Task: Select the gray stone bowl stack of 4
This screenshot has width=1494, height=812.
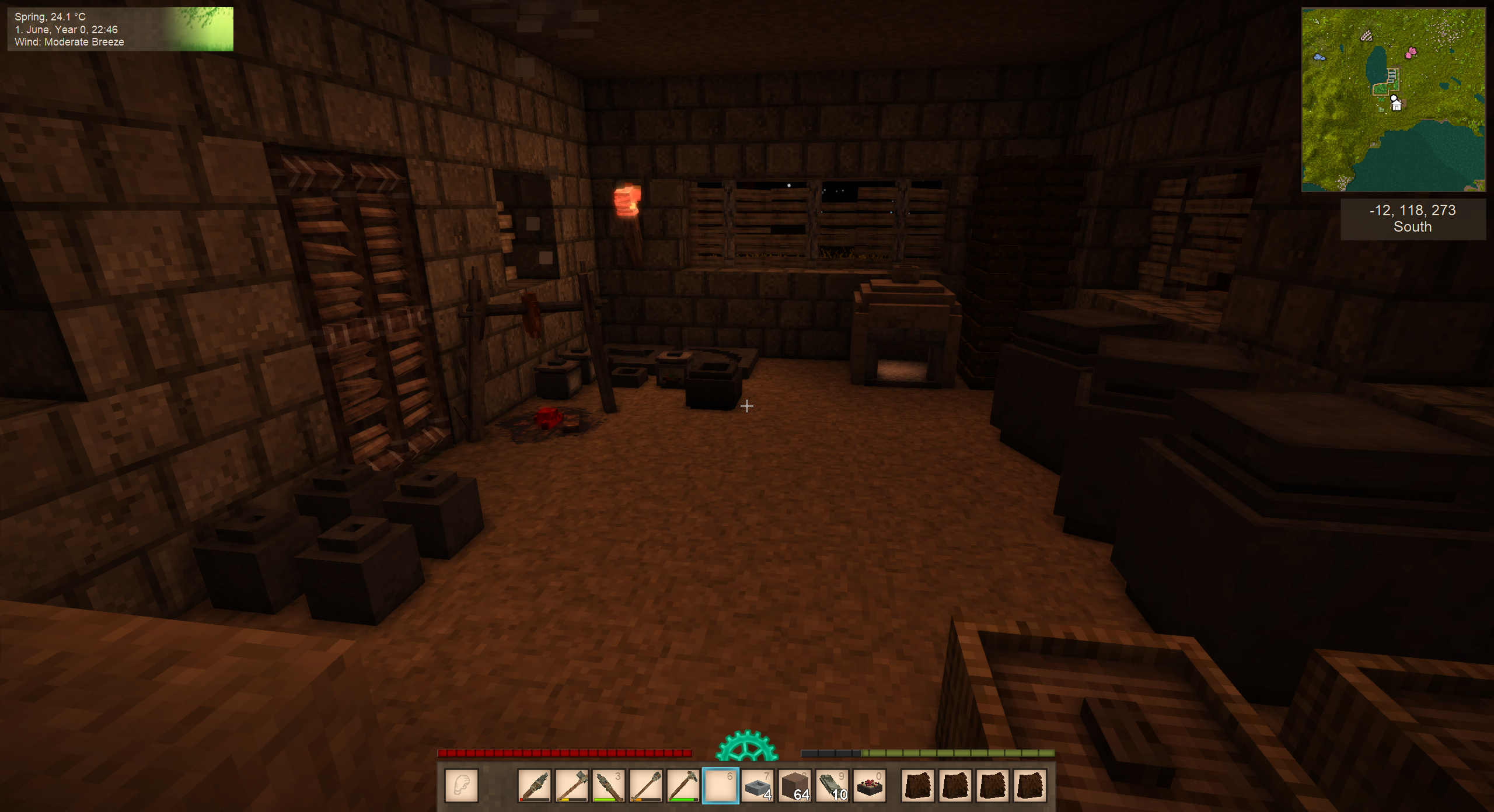Action: tap(758, 785)
